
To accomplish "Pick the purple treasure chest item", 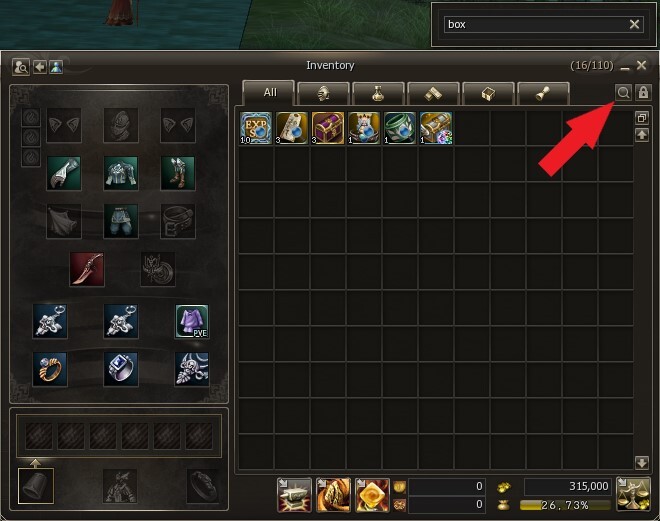I will [328, 127].
